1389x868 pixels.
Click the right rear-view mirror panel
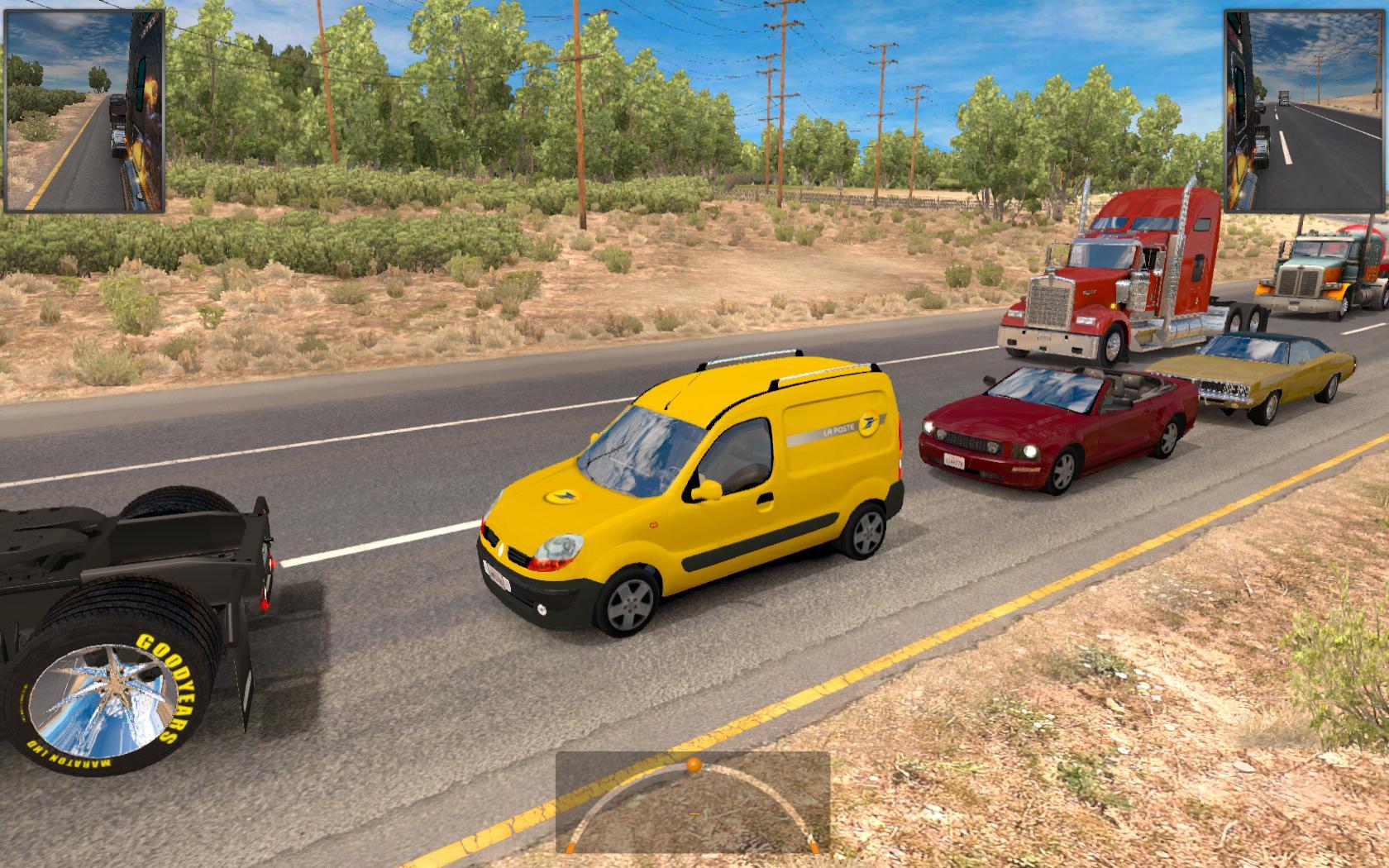1304,112
